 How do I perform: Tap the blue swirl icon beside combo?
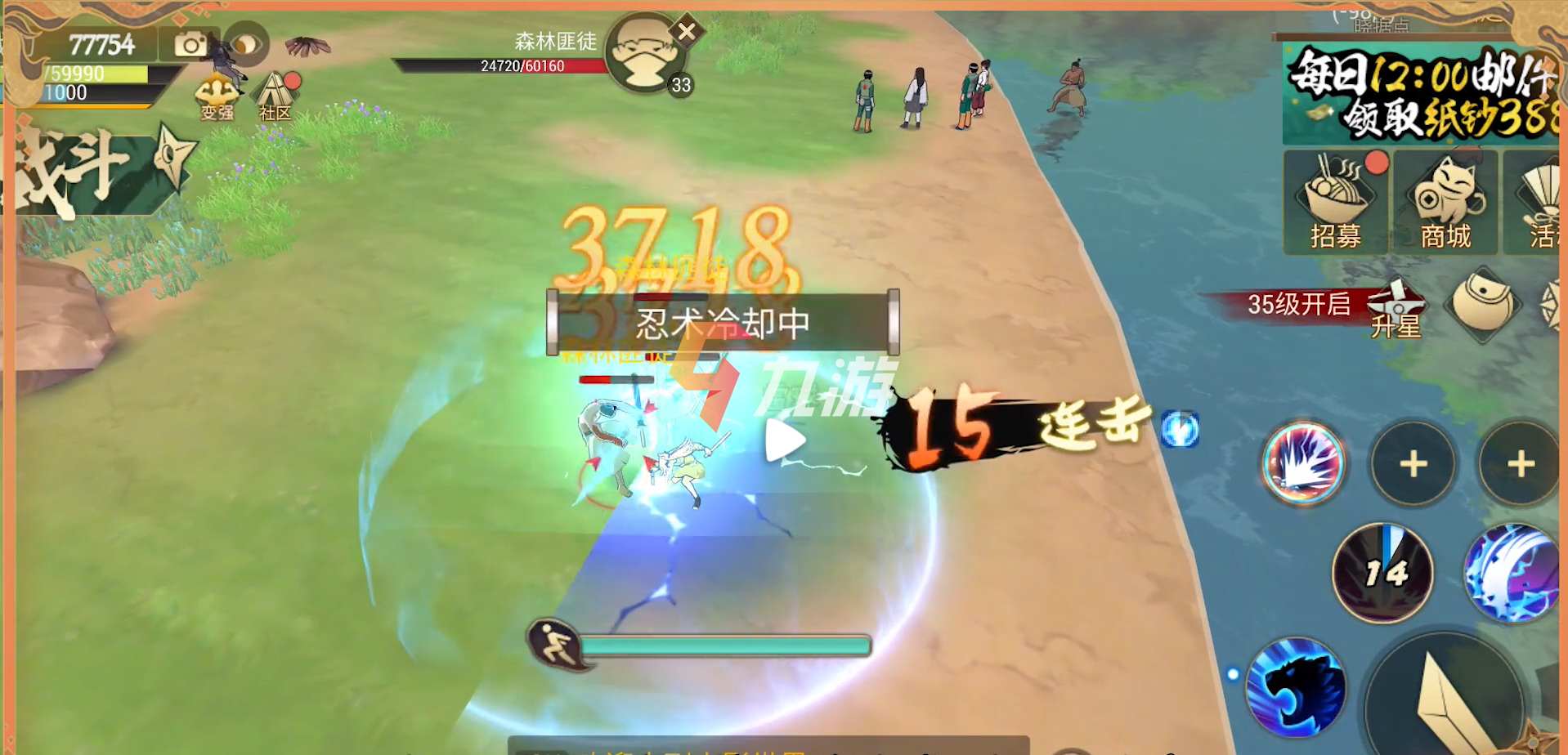1180,429
